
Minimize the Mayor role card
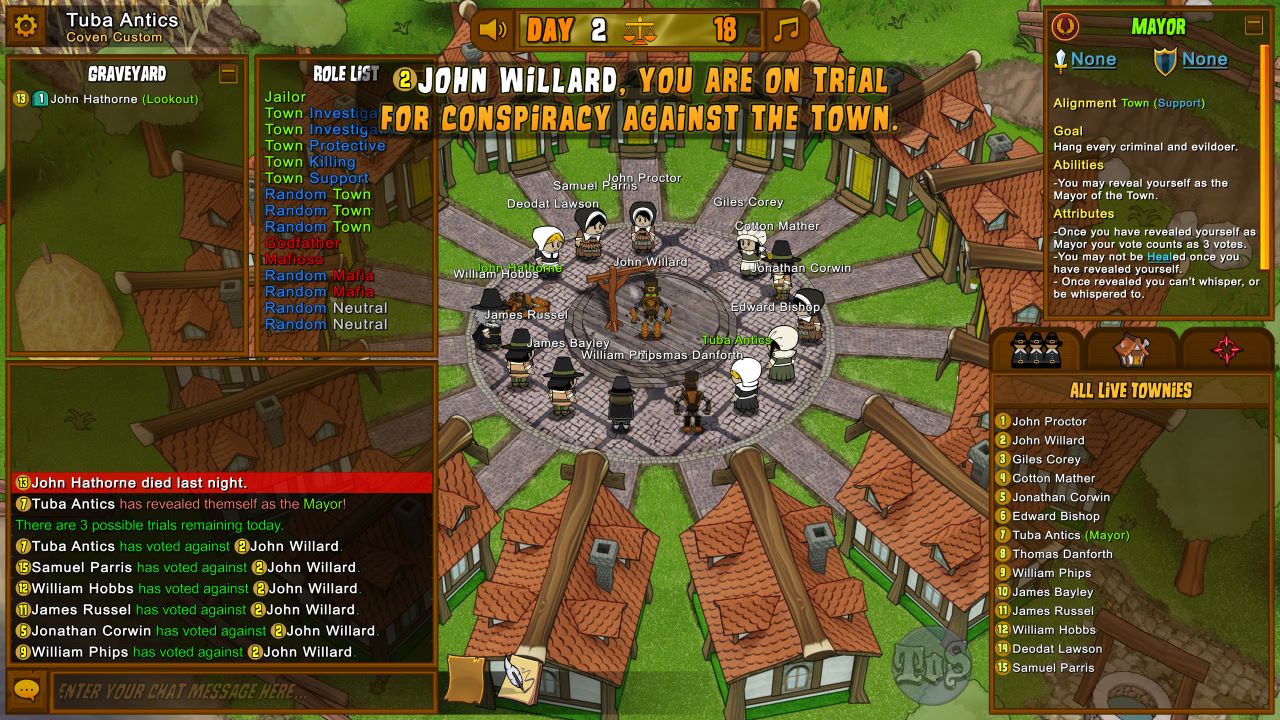point(1253,26)
